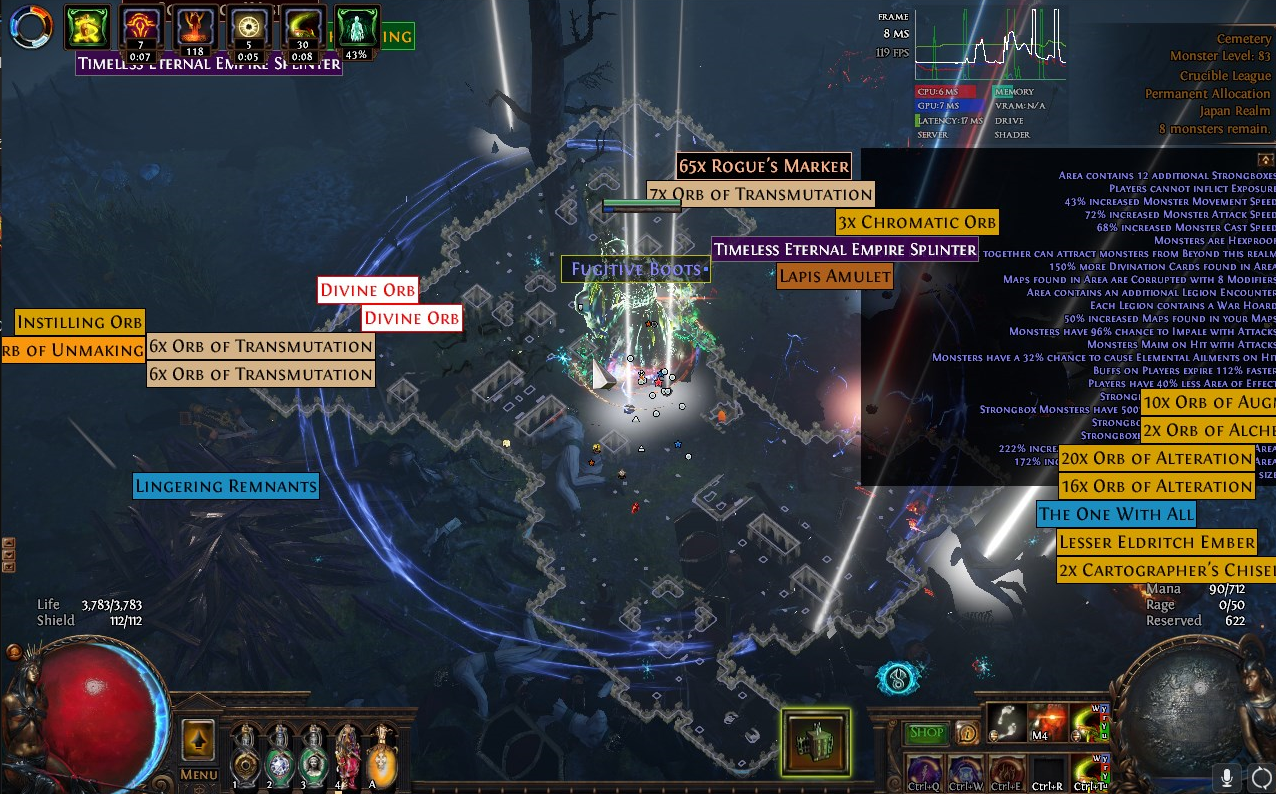Pick up the 65x Rogue's Marker label
The image size is (1276, 794).
[764, 166]
